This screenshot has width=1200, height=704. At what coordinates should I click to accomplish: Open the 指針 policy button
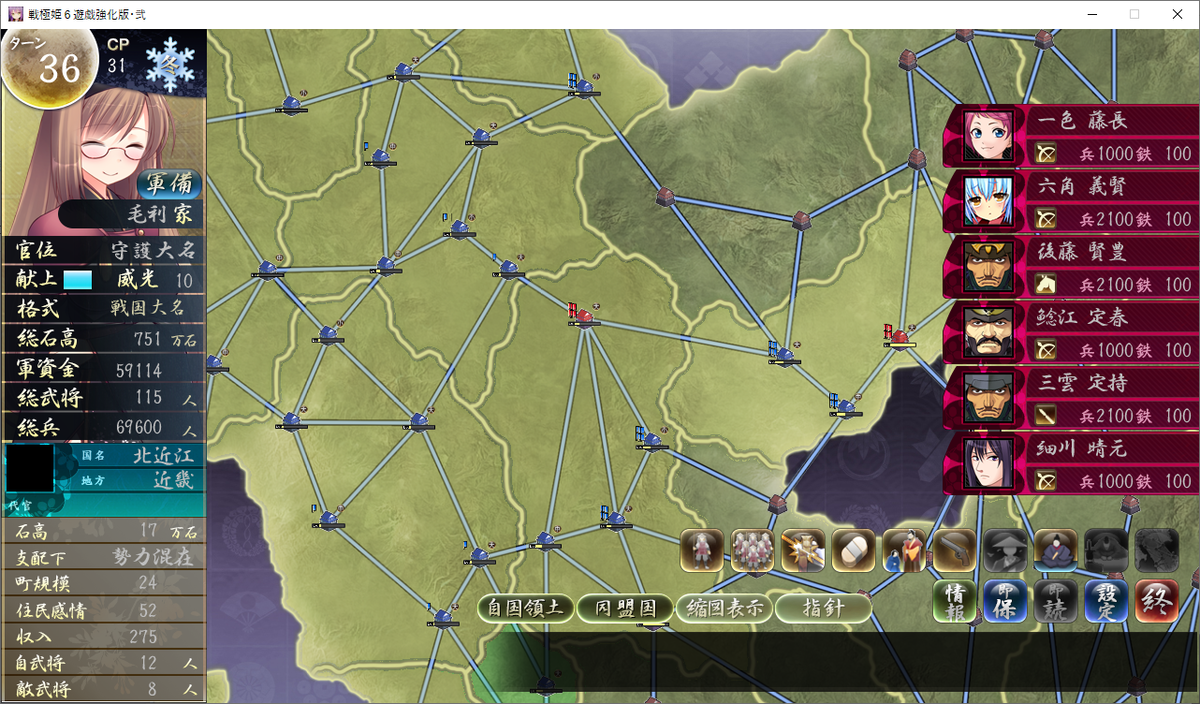point(823,608)
